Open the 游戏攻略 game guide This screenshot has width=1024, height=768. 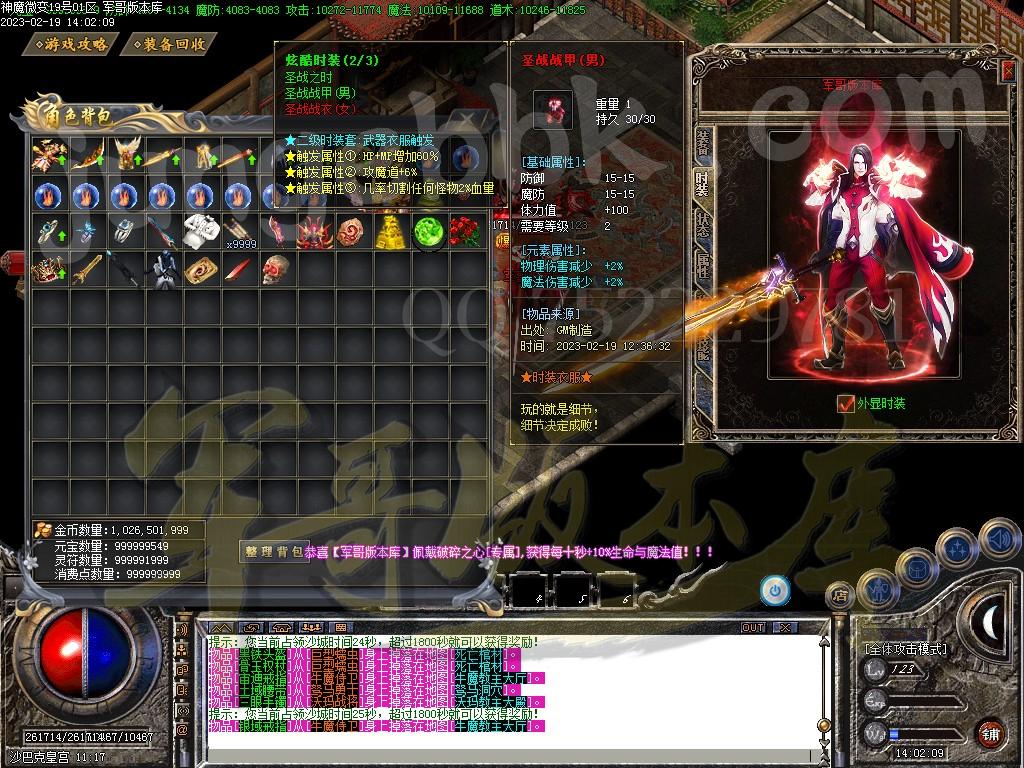pyautogui.click(x=76, y=44)
